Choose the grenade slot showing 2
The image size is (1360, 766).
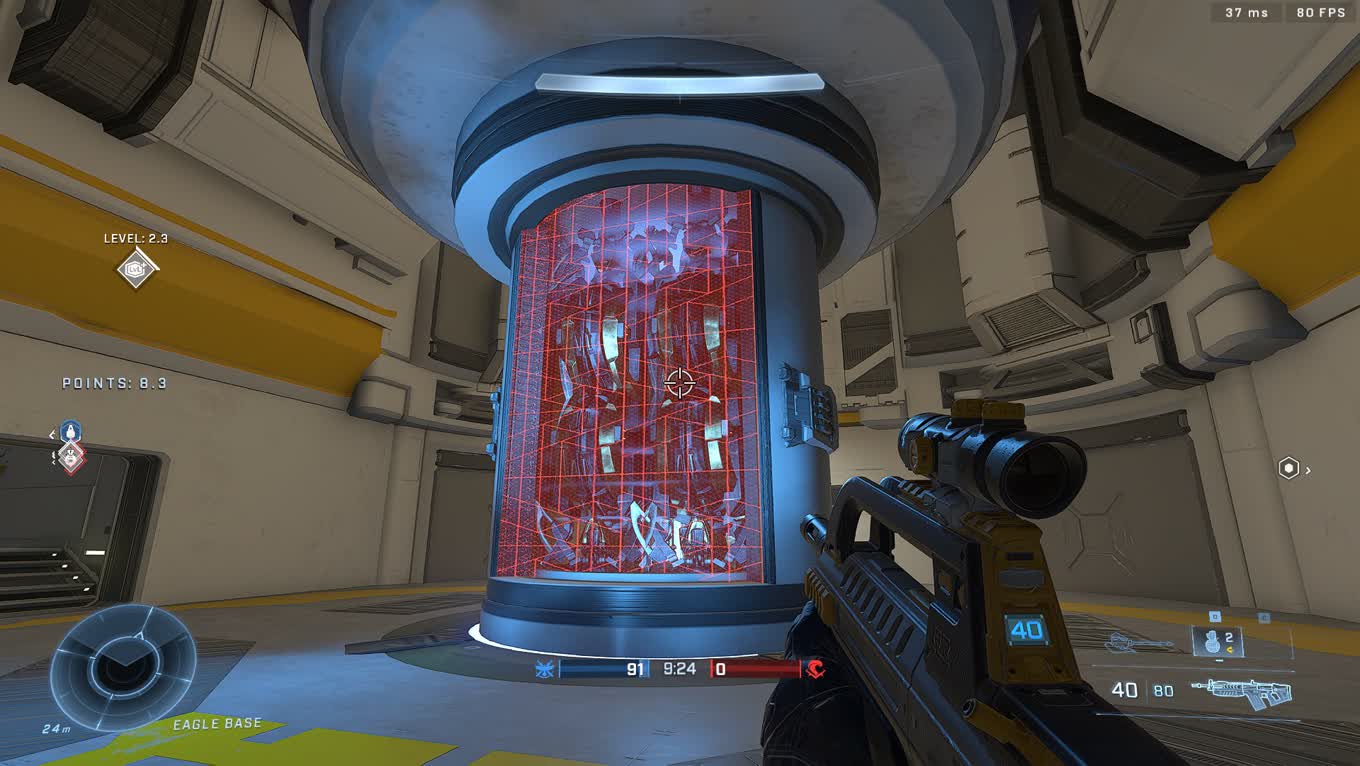coord(1216,641)
